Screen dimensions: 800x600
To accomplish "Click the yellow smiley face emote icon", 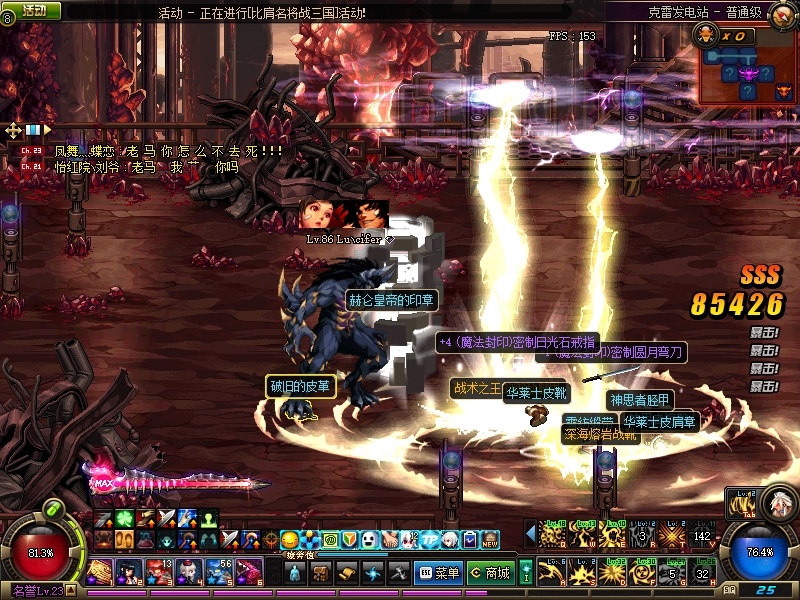I will coord(289,540).
